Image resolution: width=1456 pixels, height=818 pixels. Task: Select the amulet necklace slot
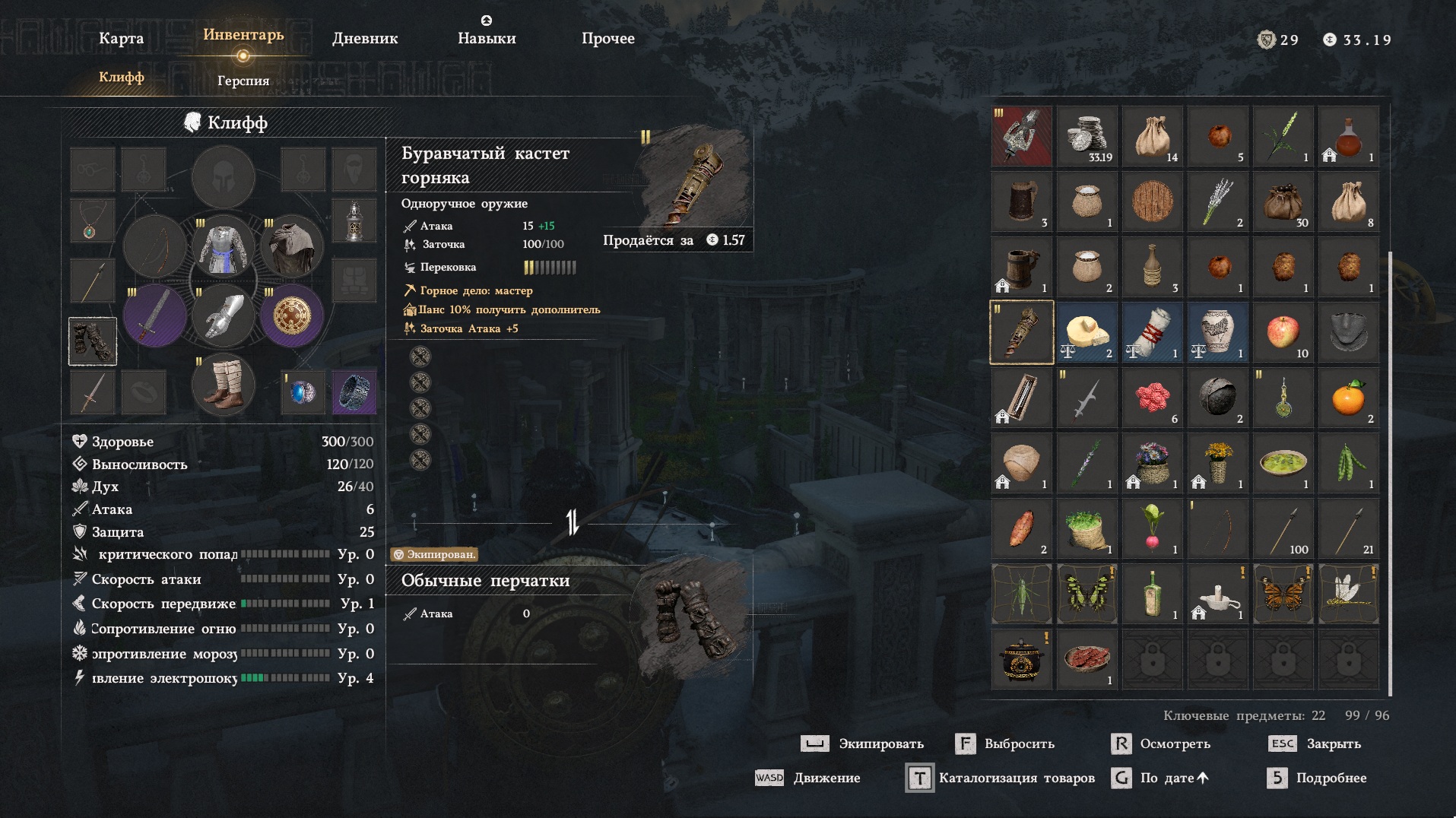(93, 221)
